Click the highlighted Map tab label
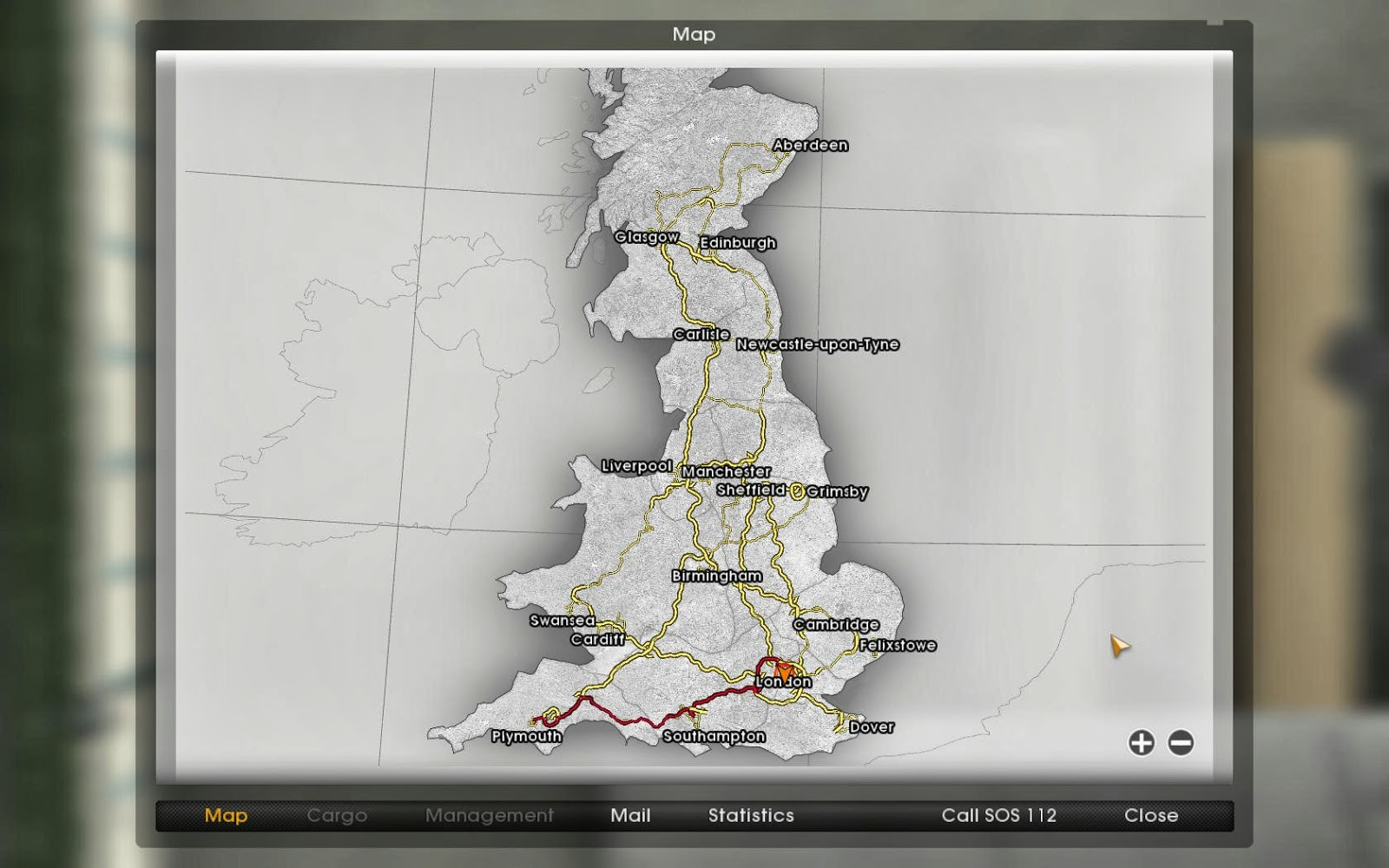The height and width of the screenshot is (868, 1389). tap(225, 815)
